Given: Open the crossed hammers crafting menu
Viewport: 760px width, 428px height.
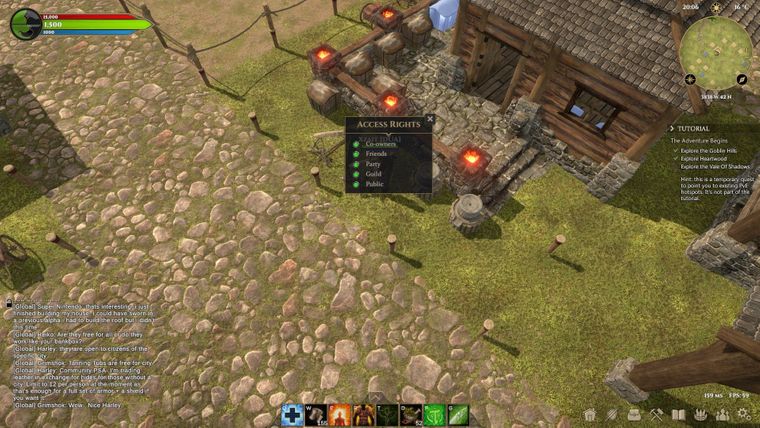Looking at the screenshot, I should point(656,414).
